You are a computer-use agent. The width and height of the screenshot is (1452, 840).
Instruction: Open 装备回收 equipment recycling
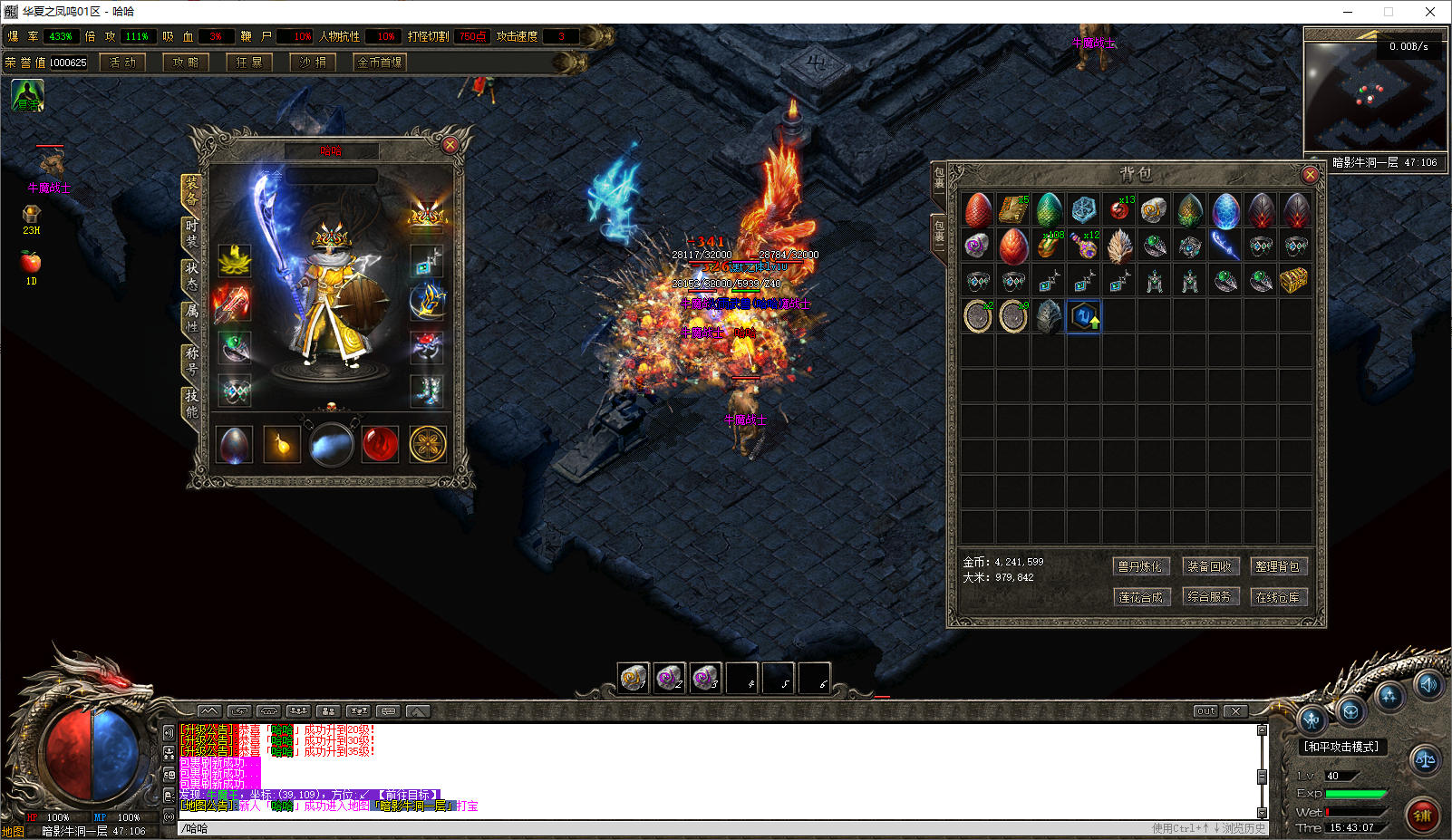point(1209,566)
